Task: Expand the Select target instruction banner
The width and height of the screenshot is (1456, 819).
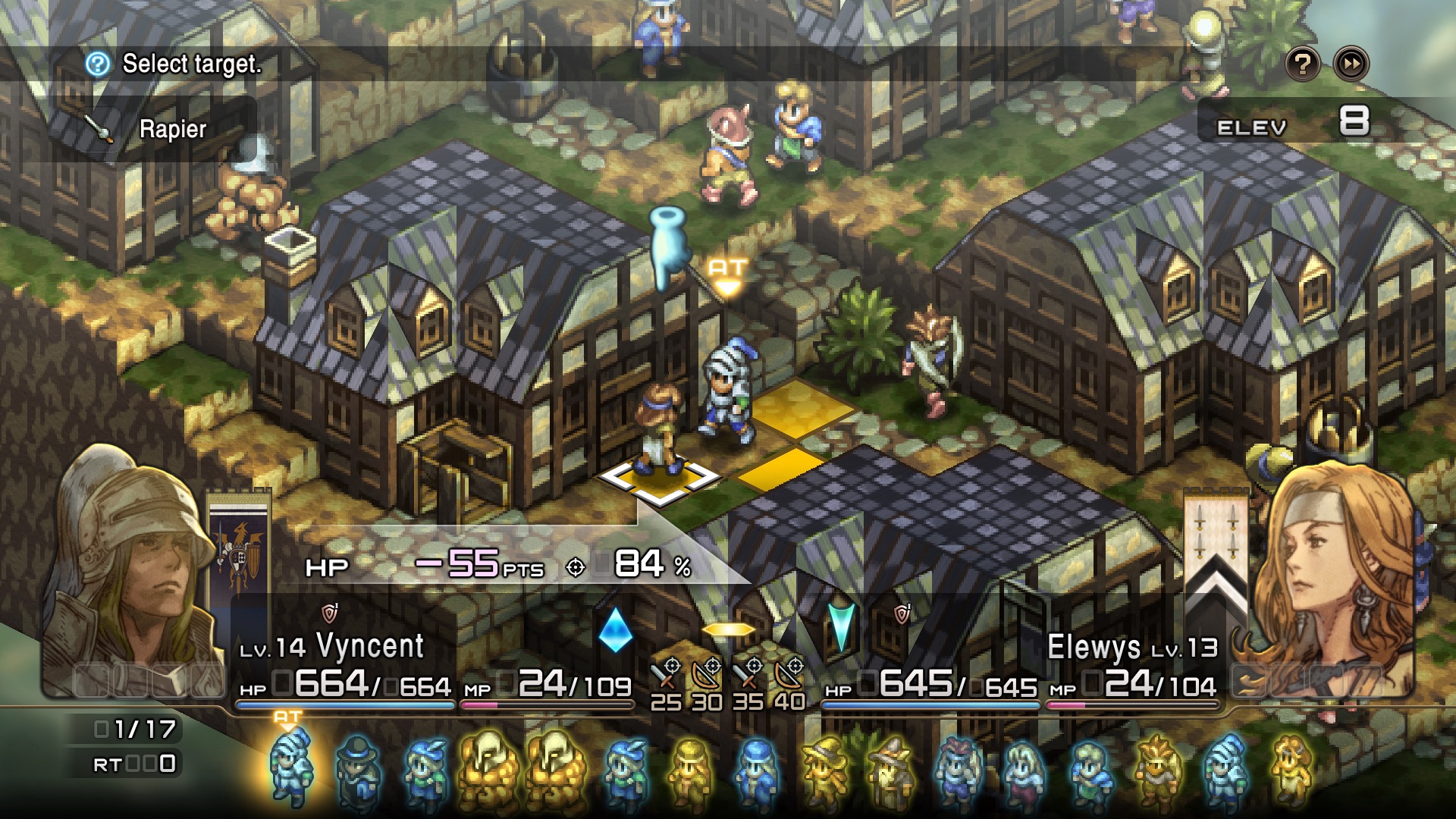Action: point(190,64)
